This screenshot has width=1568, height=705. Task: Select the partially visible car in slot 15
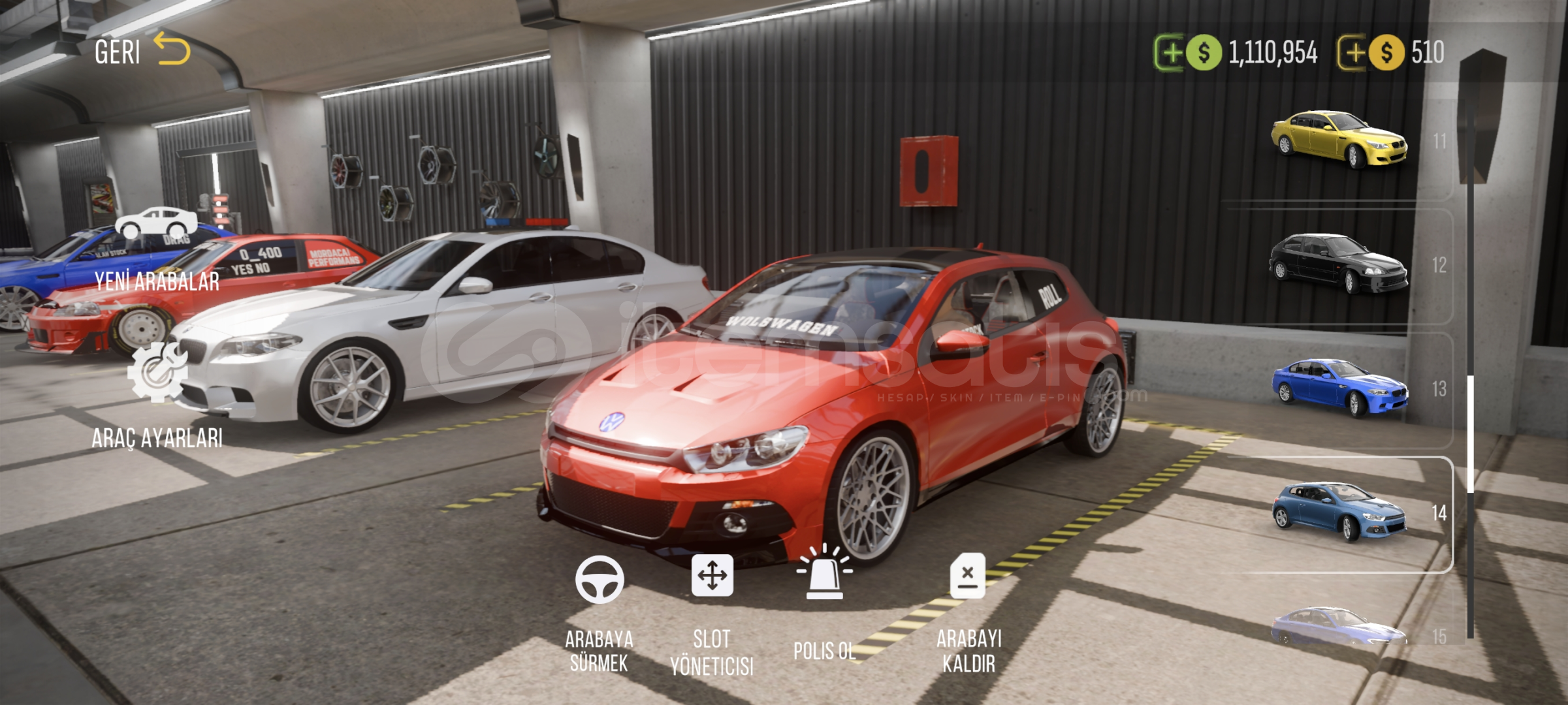pyautogui.click(x=1339, y=628)
